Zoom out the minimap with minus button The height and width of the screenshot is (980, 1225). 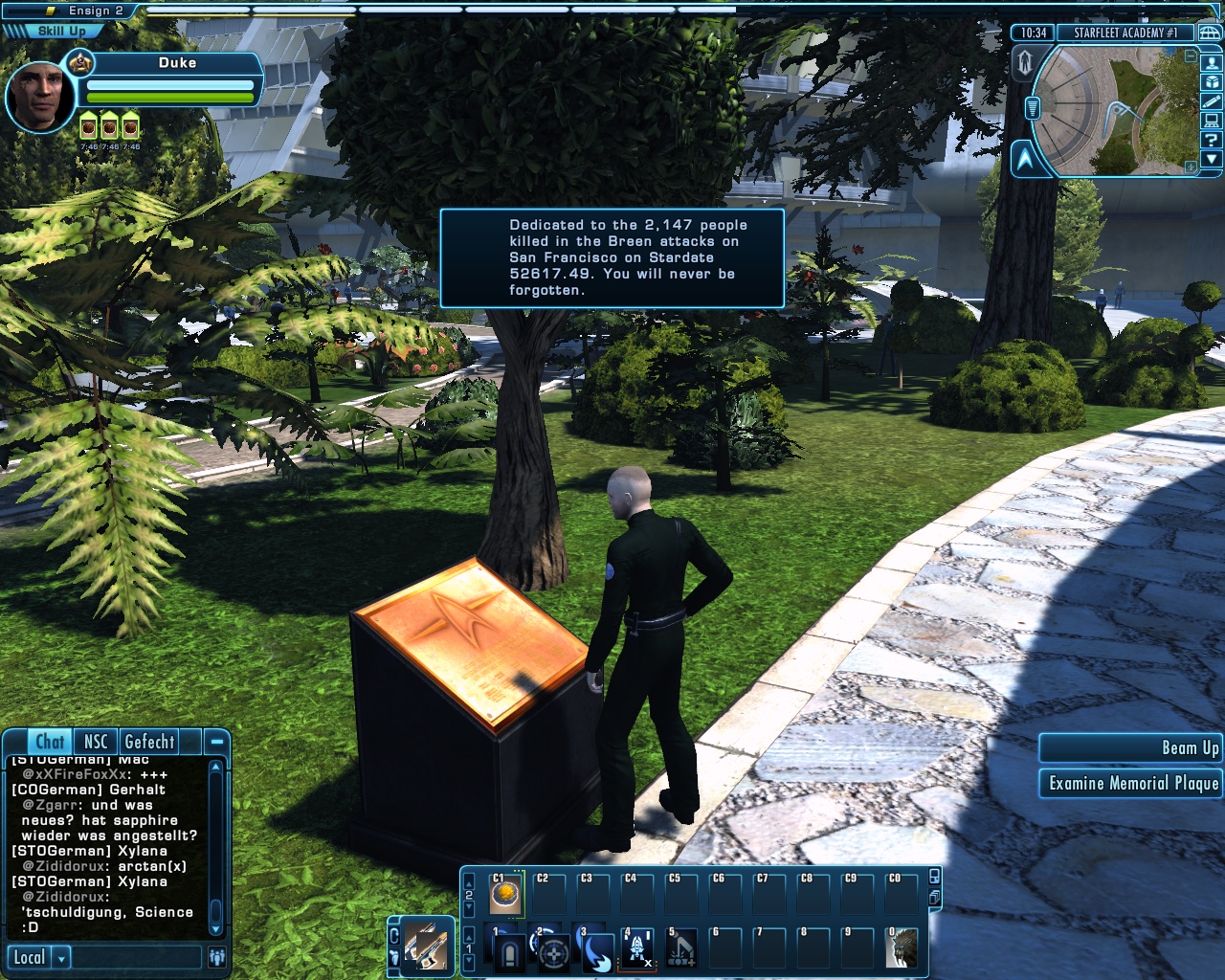tap(1191, 56)
